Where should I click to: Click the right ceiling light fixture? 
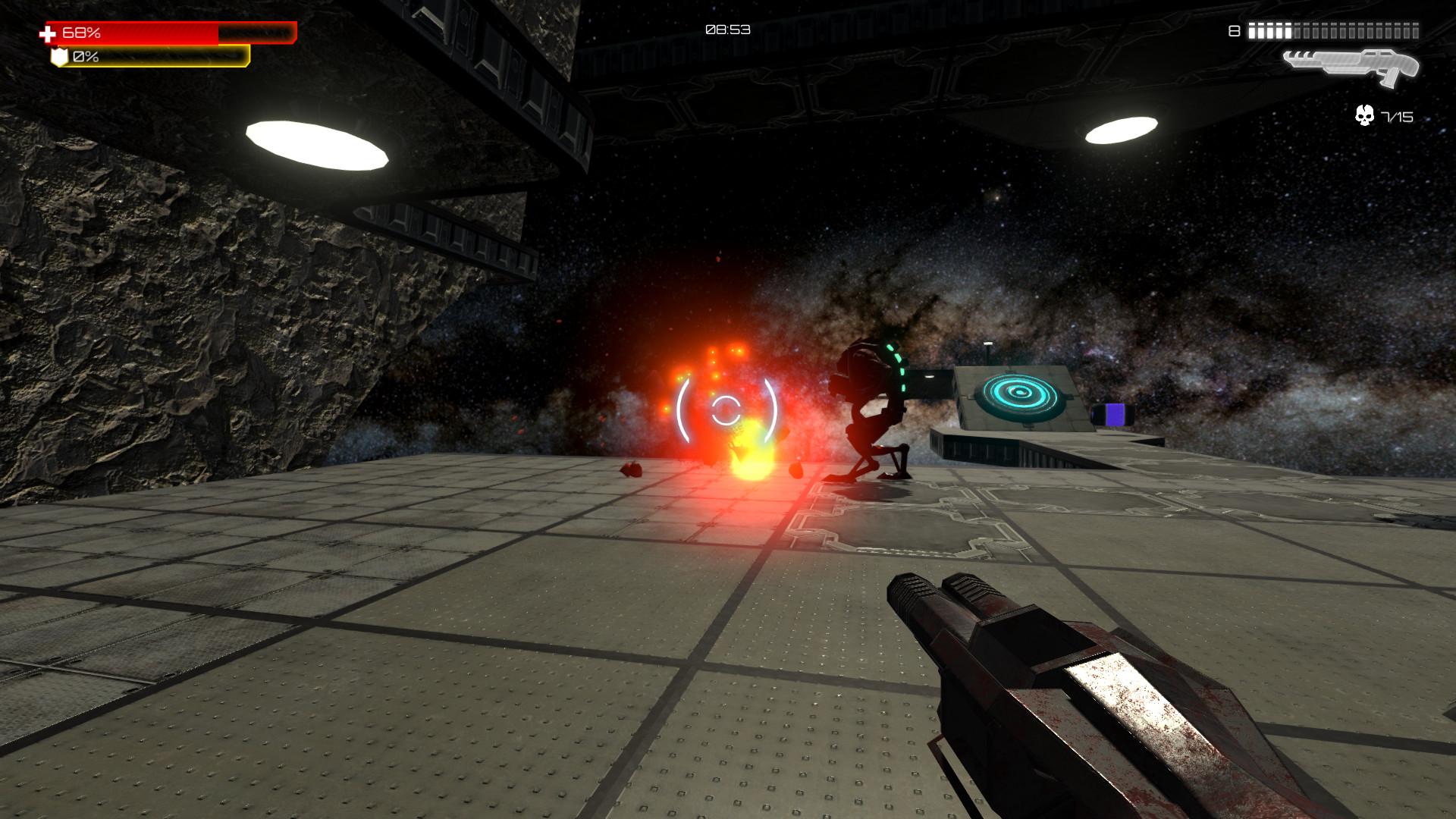pyautogui.click(x=1122, y=130)
